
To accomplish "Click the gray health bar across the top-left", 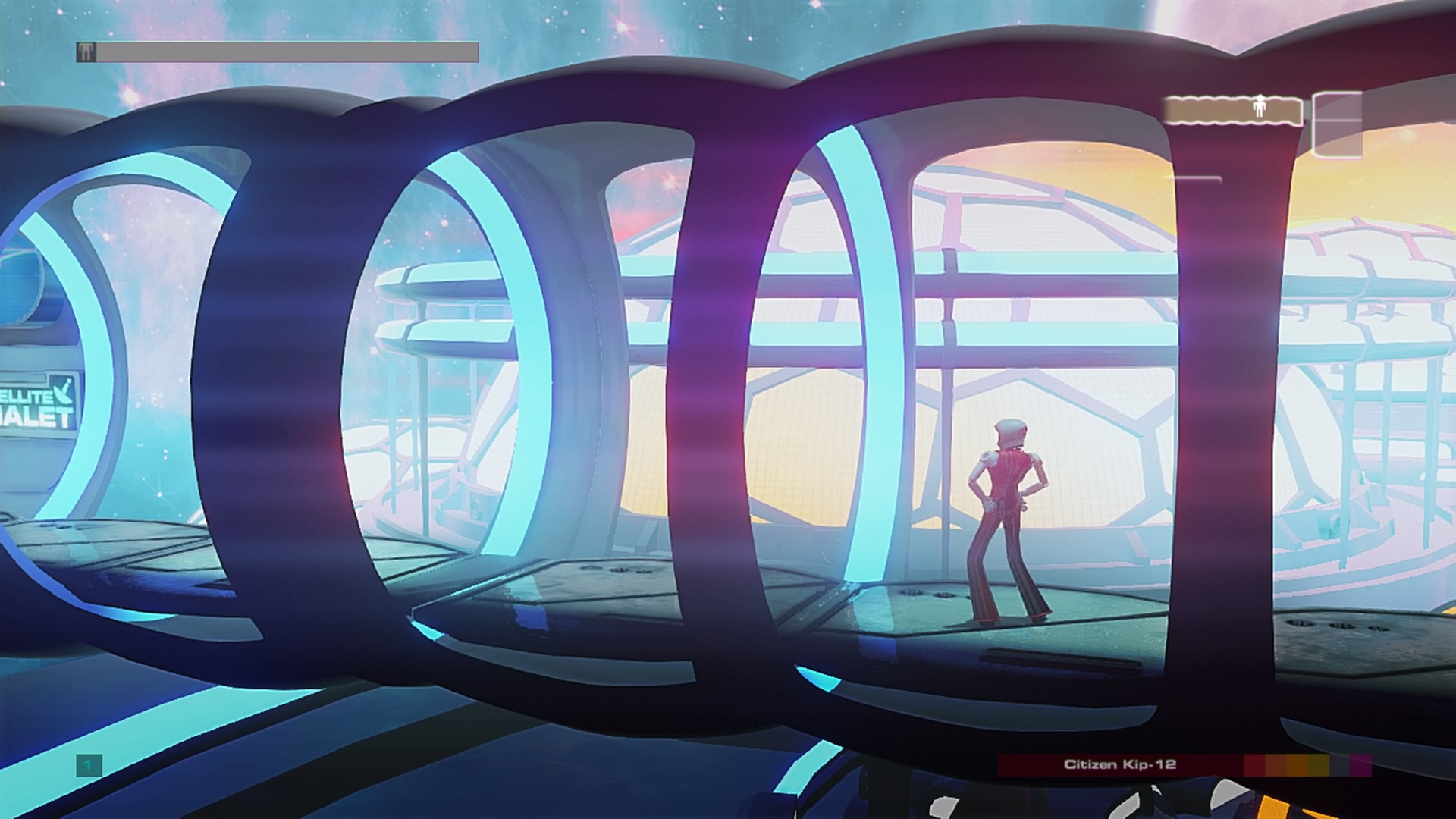I will point(288,52).
